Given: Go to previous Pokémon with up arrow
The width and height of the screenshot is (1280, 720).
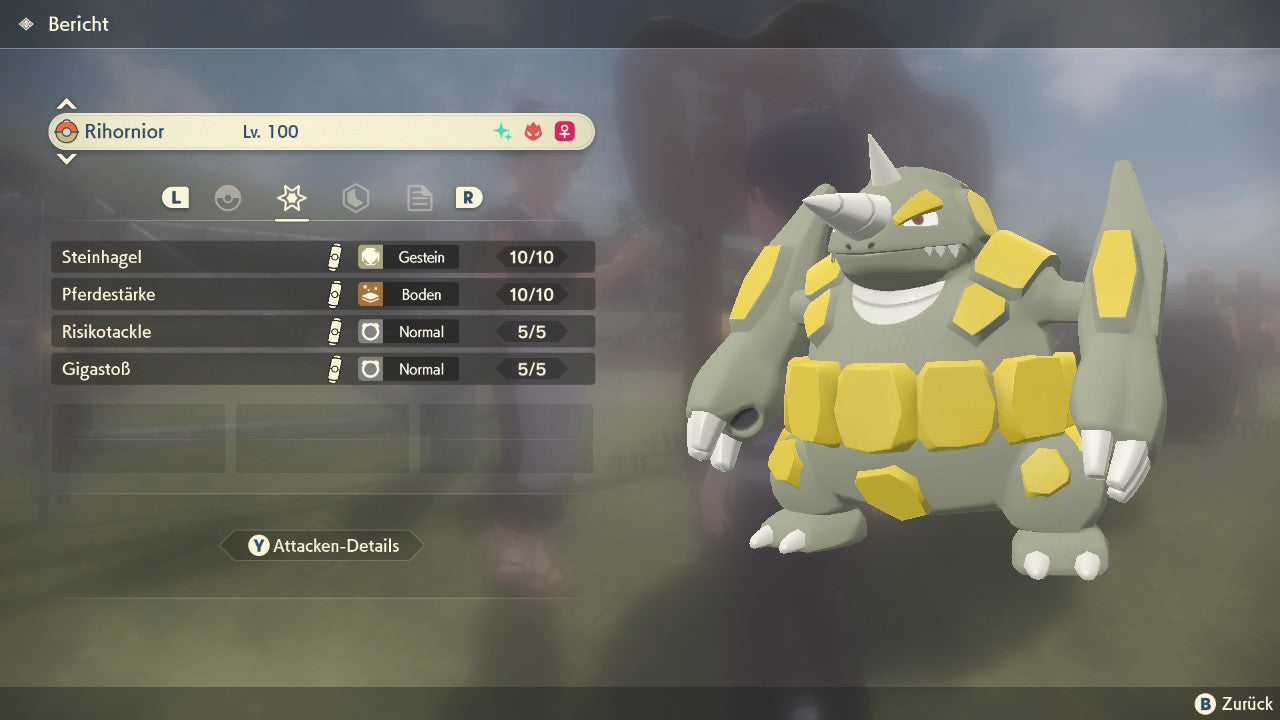Looking at the screenshot, I should (x=66, y=104).
